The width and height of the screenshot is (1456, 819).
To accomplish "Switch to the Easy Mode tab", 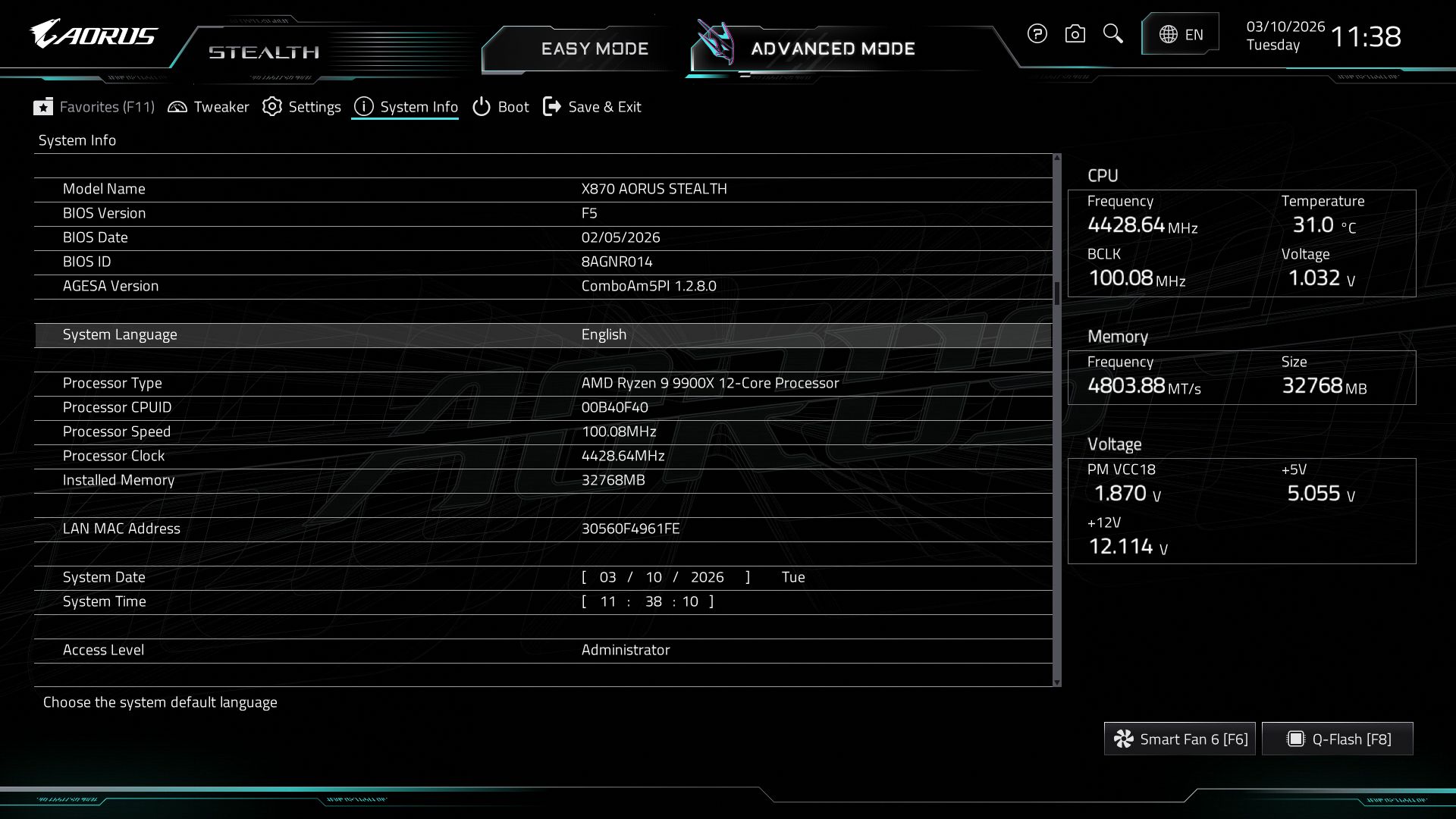I will pyautogui.click(x=595, y=48).
